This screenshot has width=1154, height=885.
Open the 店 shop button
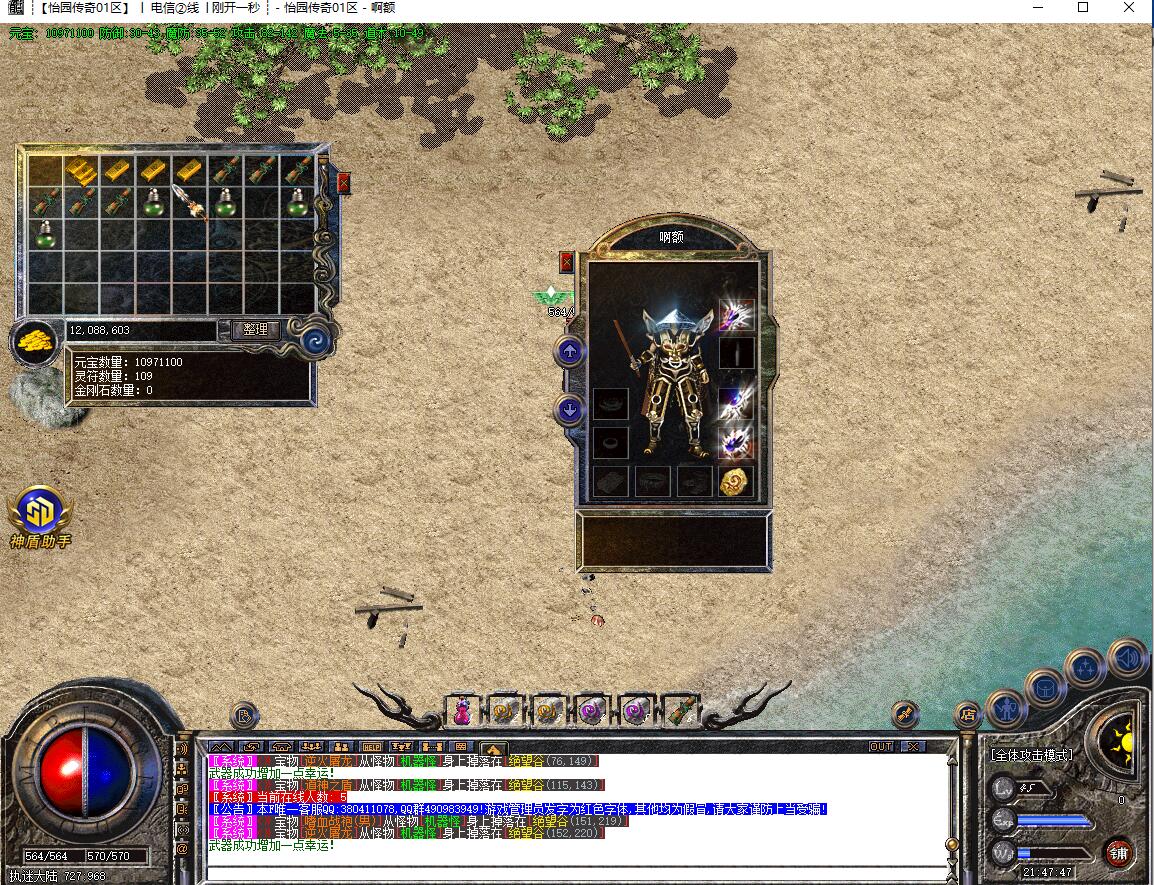[966, 714]
